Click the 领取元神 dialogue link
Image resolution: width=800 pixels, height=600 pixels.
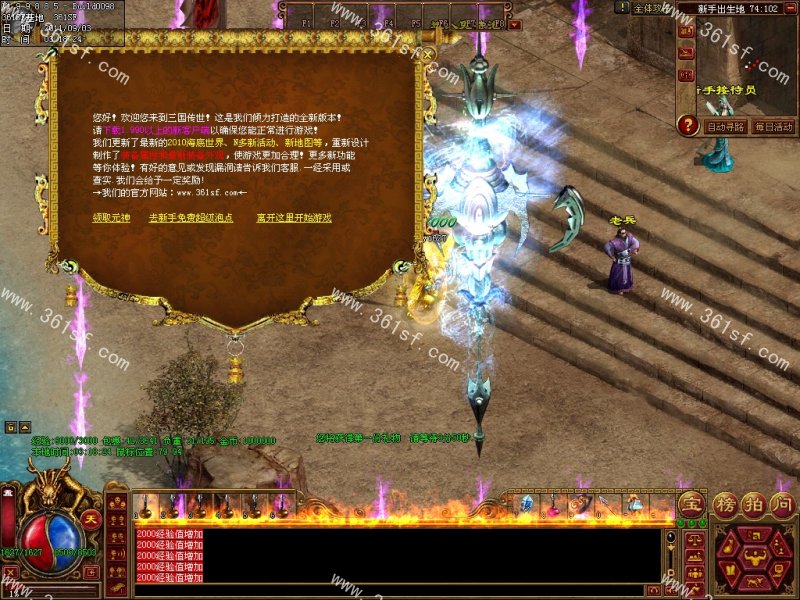pos(110,217)
